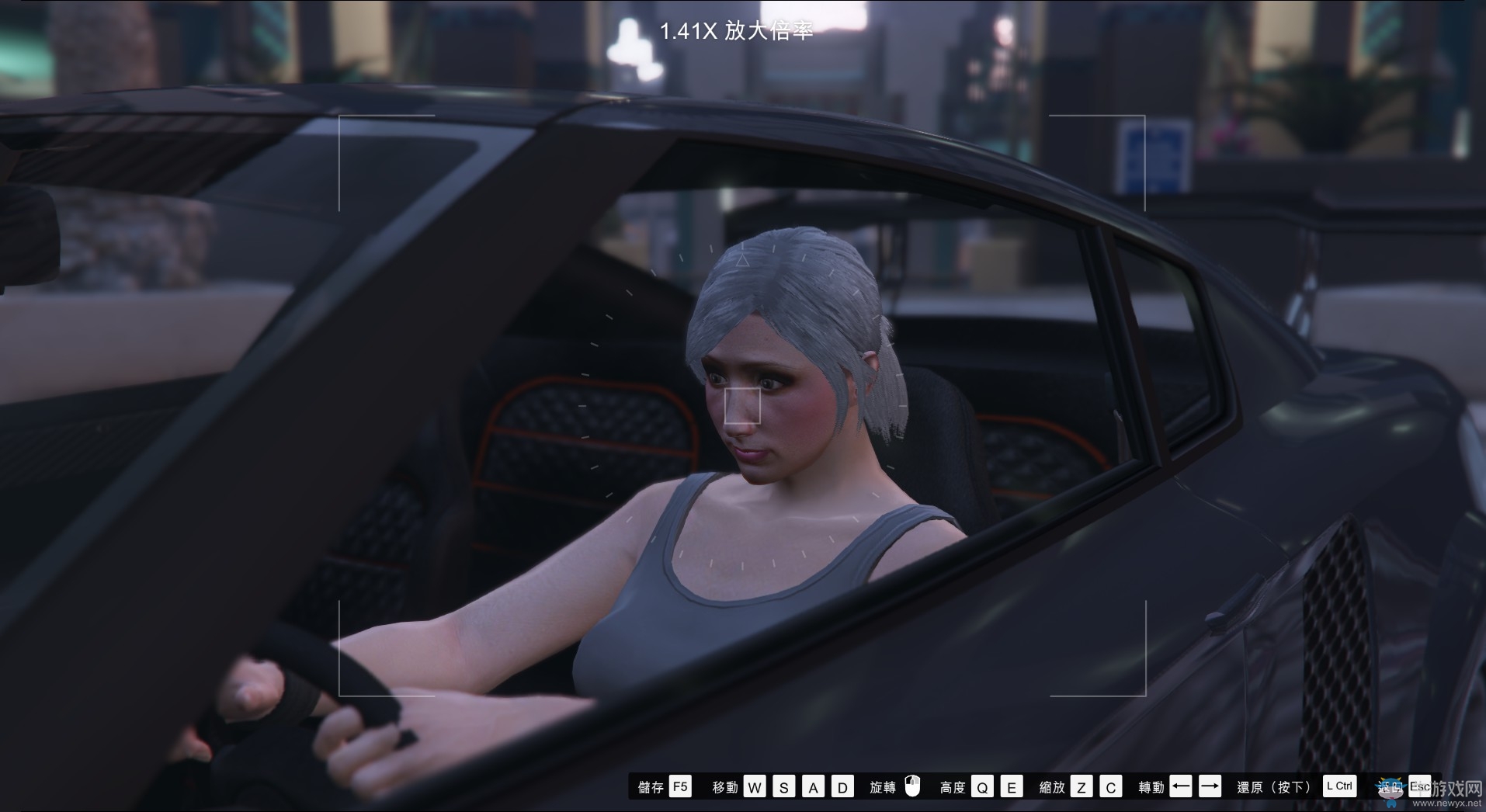
Task: Click the Z key icon for 縮放 zoom
Action: click(1081, 786)
